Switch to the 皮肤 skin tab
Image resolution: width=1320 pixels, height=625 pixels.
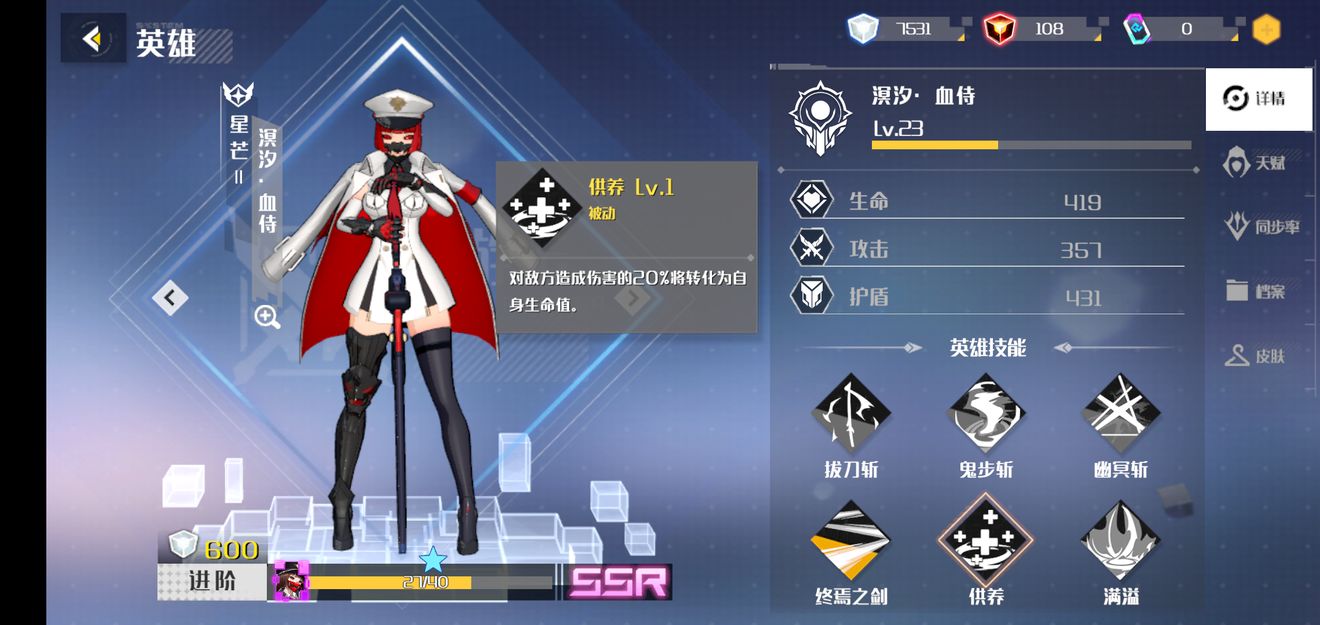point(1257,355)
